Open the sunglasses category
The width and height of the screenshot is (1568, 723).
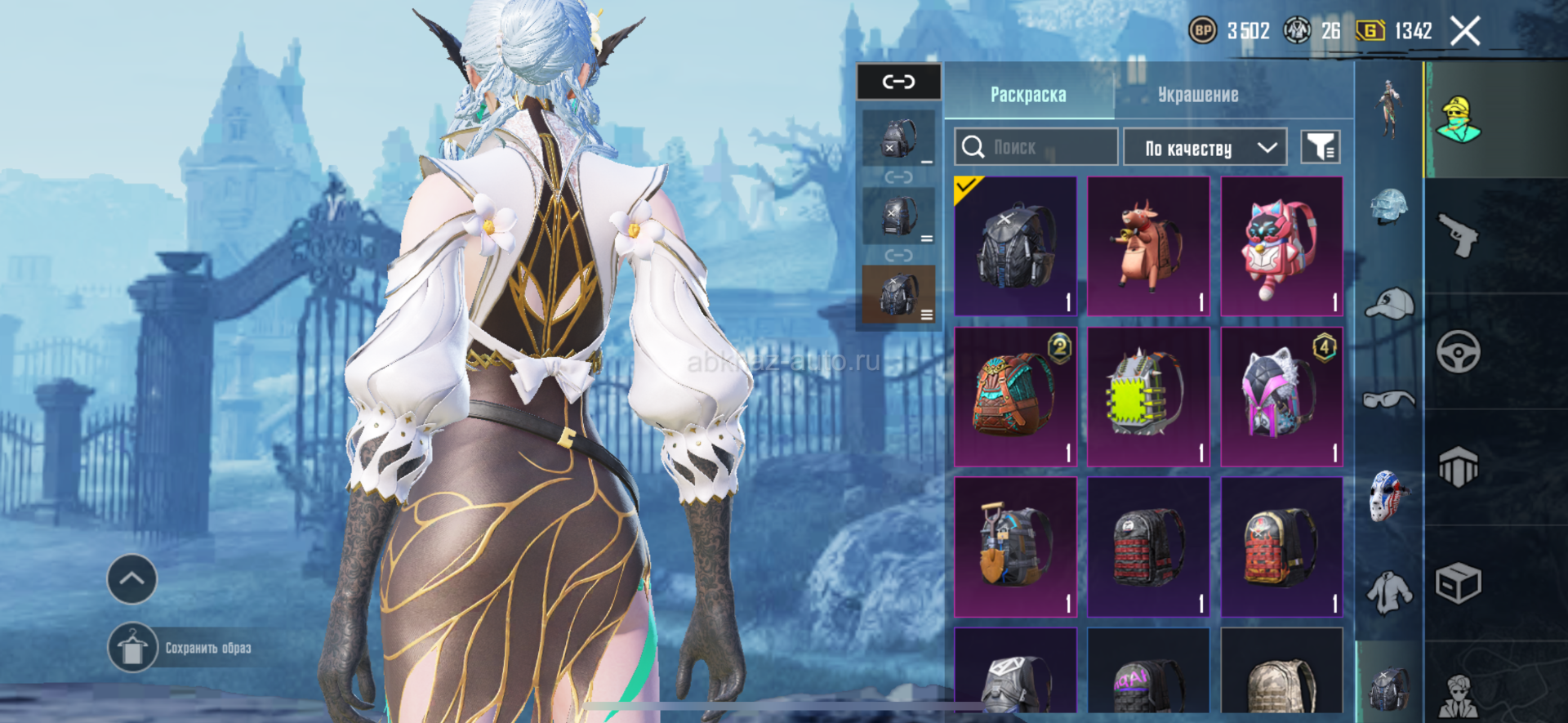(1388, 399)
